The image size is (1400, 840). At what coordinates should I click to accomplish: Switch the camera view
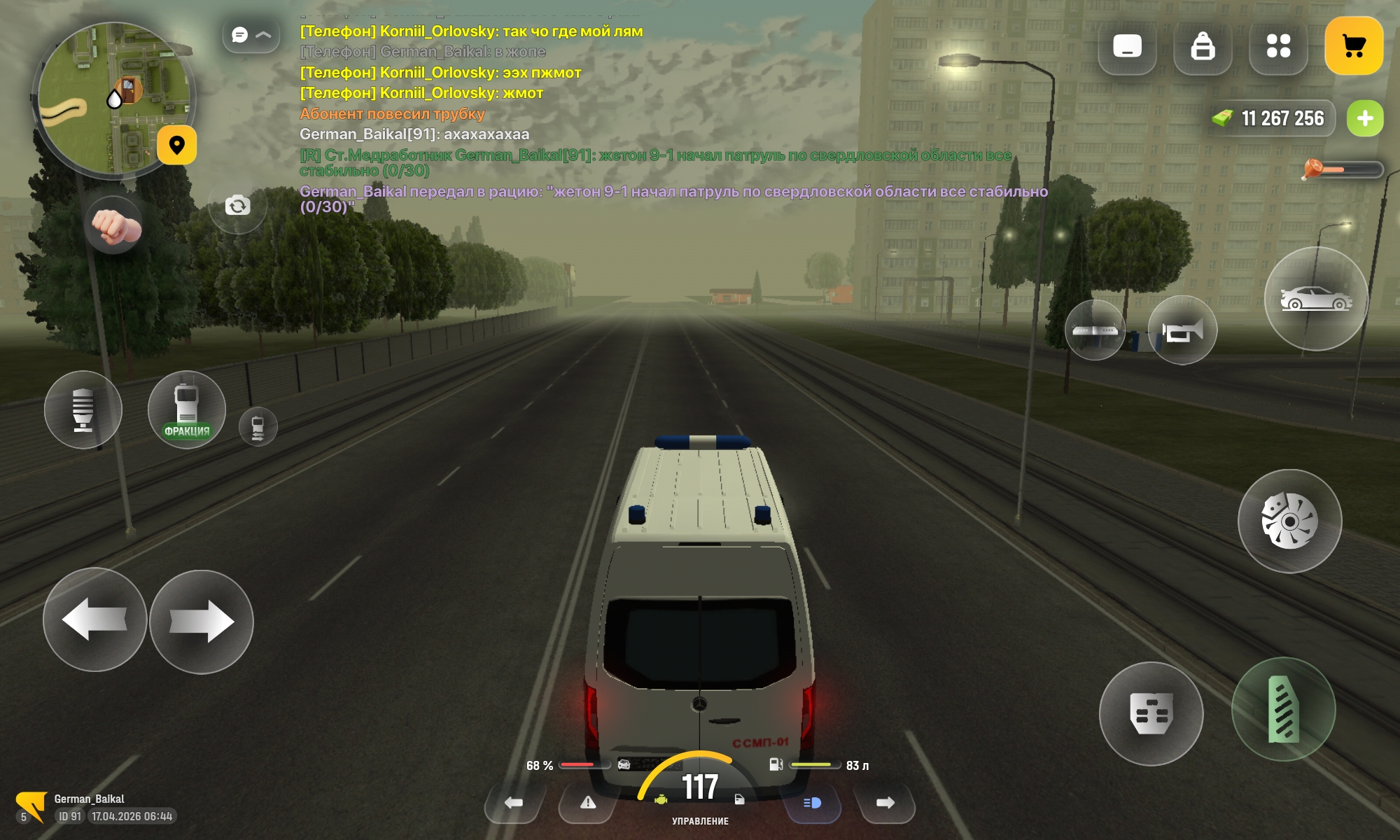237,206
